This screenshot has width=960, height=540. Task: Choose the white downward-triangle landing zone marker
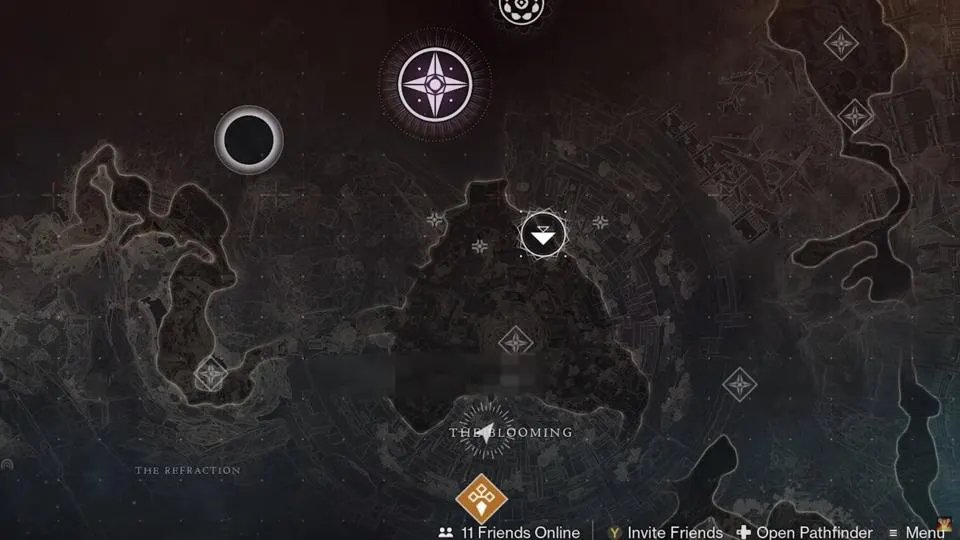(x=543, y=236)
